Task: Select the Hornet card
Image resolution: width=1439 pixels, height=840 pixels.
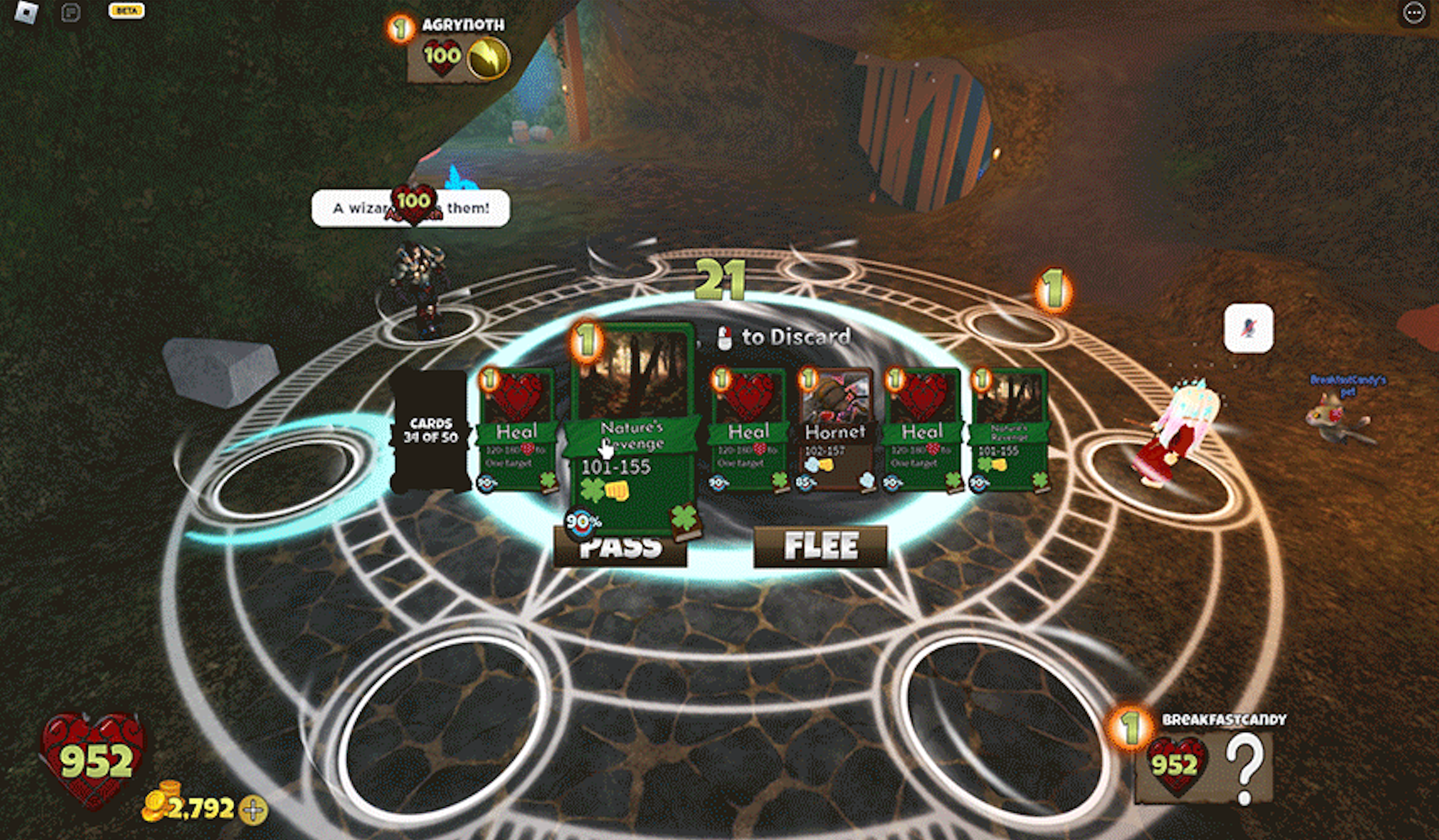Action: [836, 429]
